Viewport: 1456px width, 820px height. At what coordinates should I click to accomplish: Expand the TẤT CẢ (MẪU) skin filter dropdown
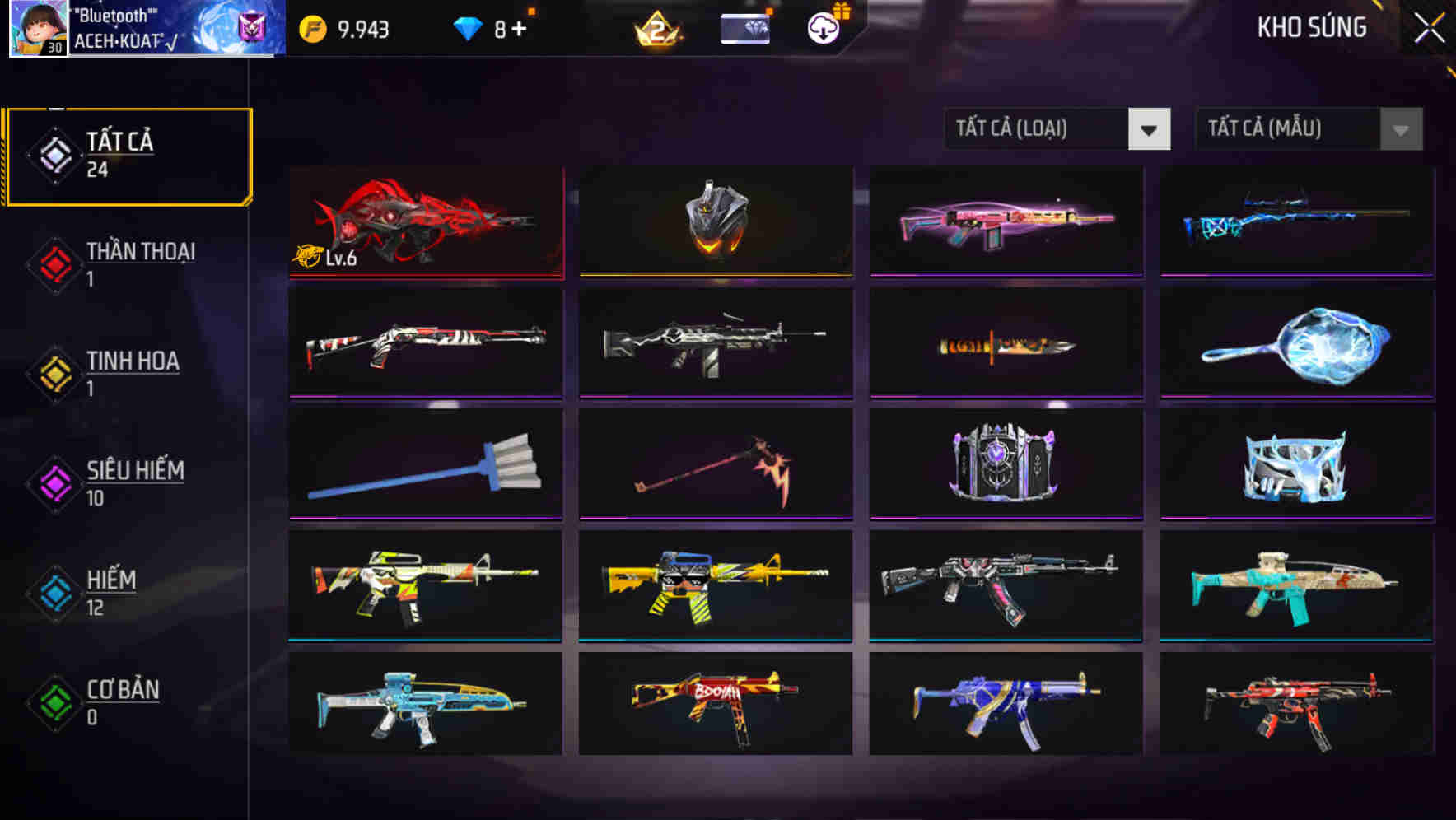[x=1289, y=129]
